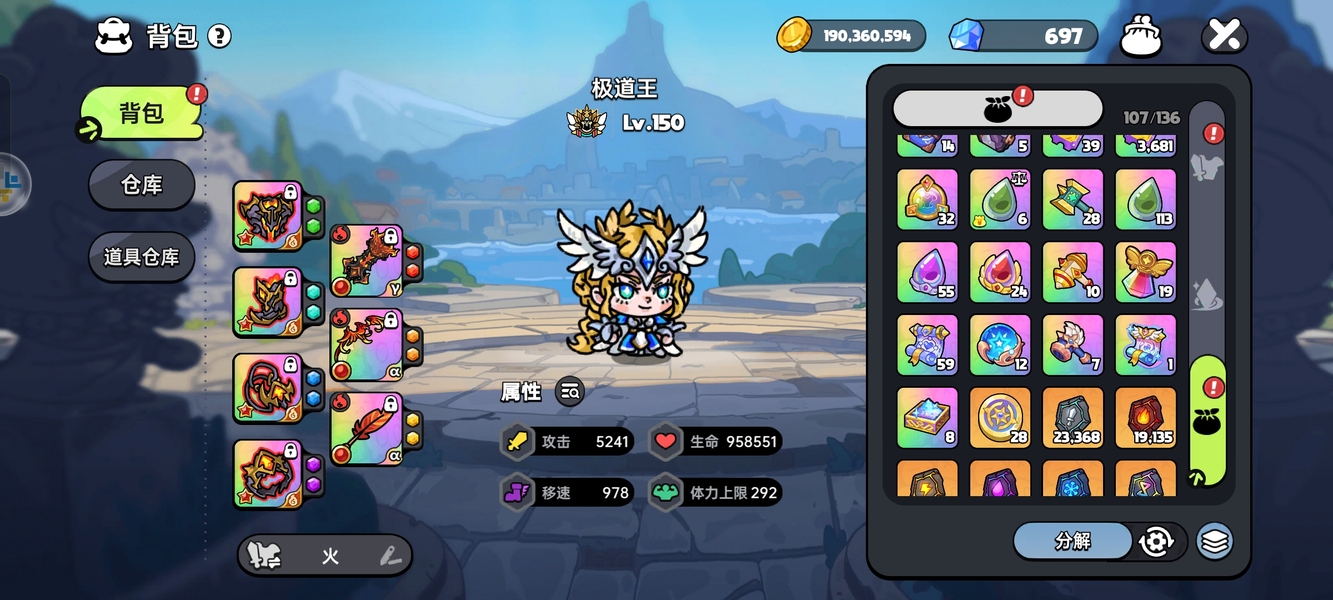Screen dimensions: 1333x600
Task: Open the stacked layers icon
Action: [x=1215, y=541]
